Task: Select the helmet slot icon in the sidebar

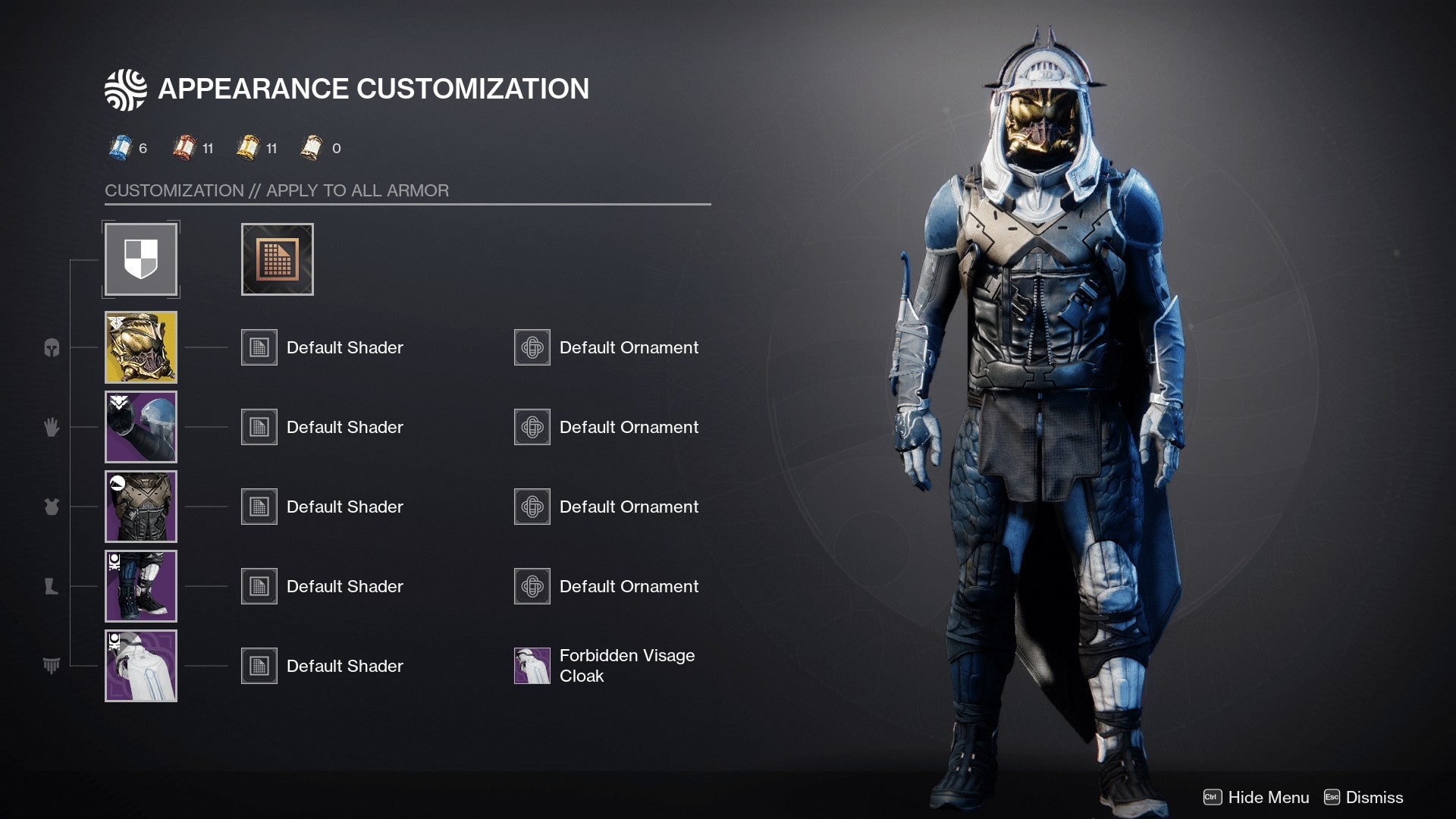Action: [x=51, y=347]
